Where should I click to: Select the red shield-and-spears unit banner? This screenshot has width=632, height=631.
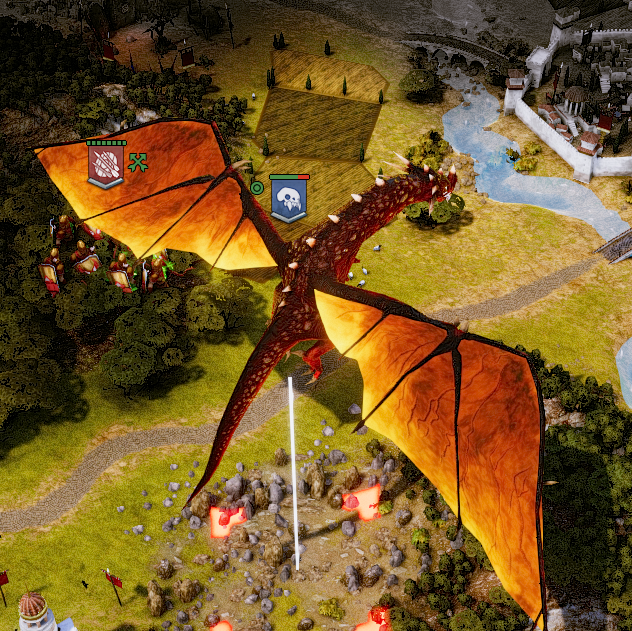pos(106,165)
